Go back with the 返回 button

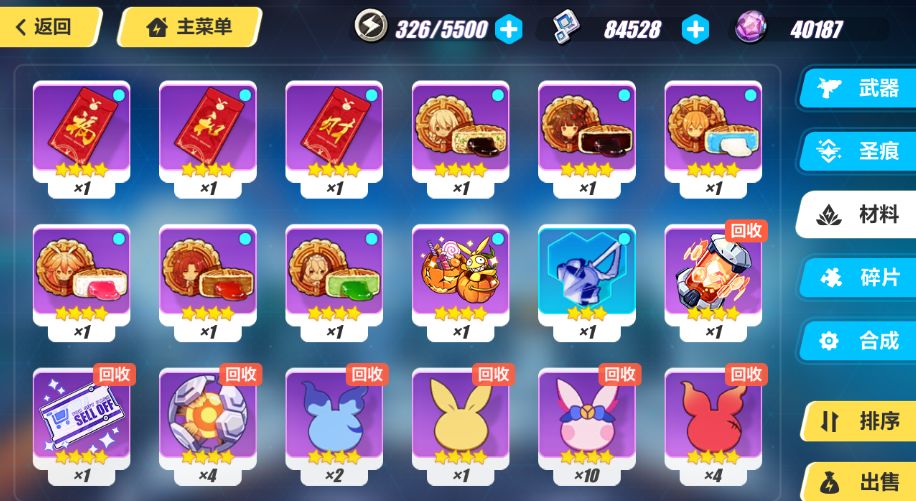[x=50, y=27]
